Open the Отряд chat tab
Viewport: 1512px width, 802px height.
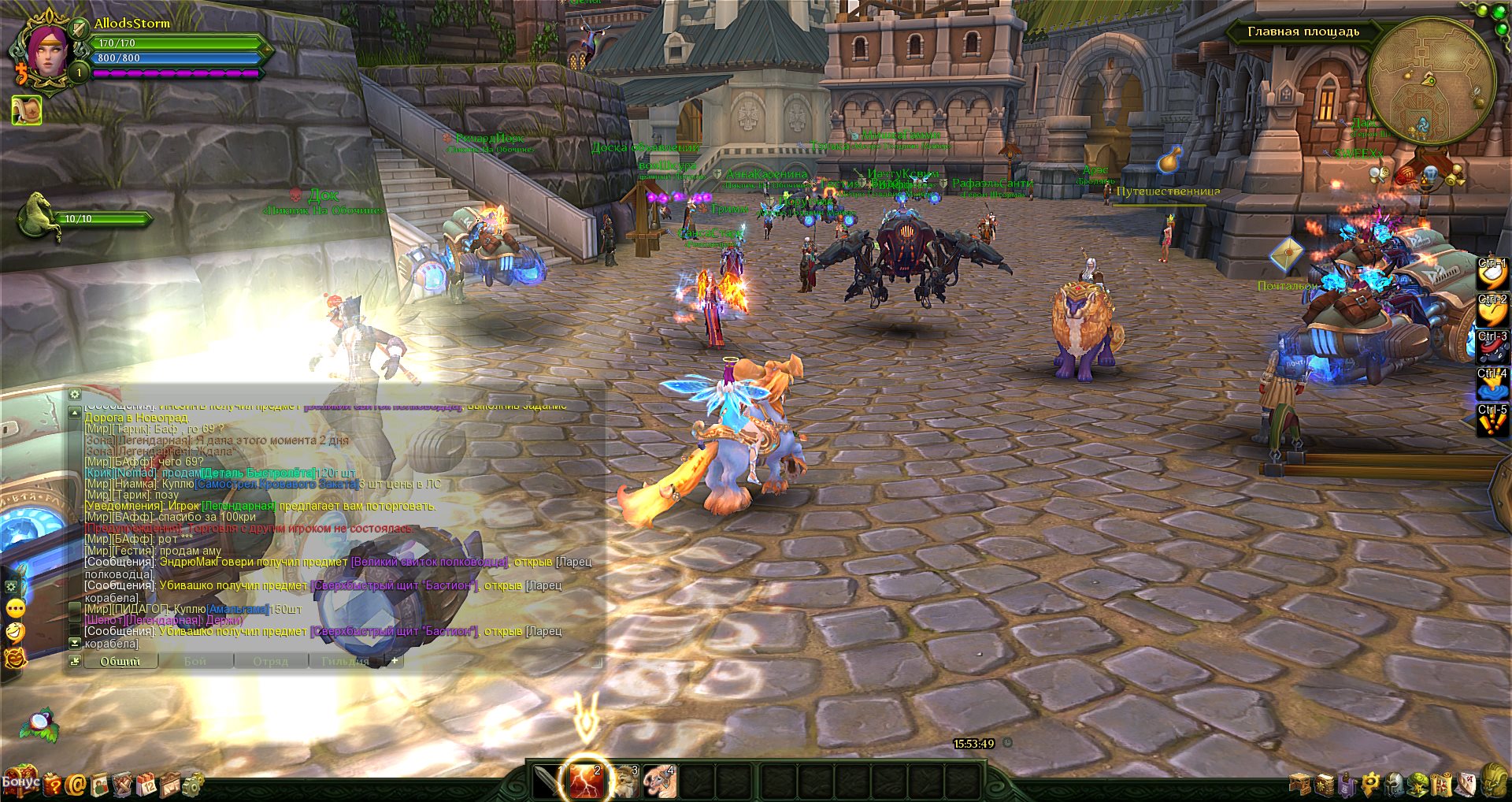coord(270,662)
